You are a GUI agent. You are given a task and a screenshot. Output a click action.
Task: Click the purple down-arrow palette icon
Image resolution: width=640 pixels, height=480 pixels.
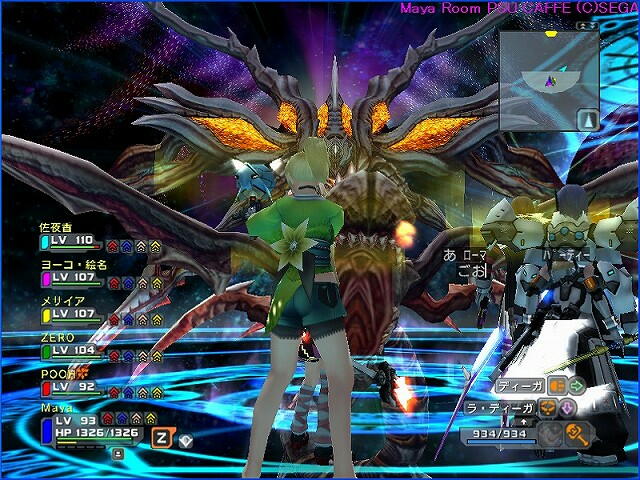click(x=567, y=408)
